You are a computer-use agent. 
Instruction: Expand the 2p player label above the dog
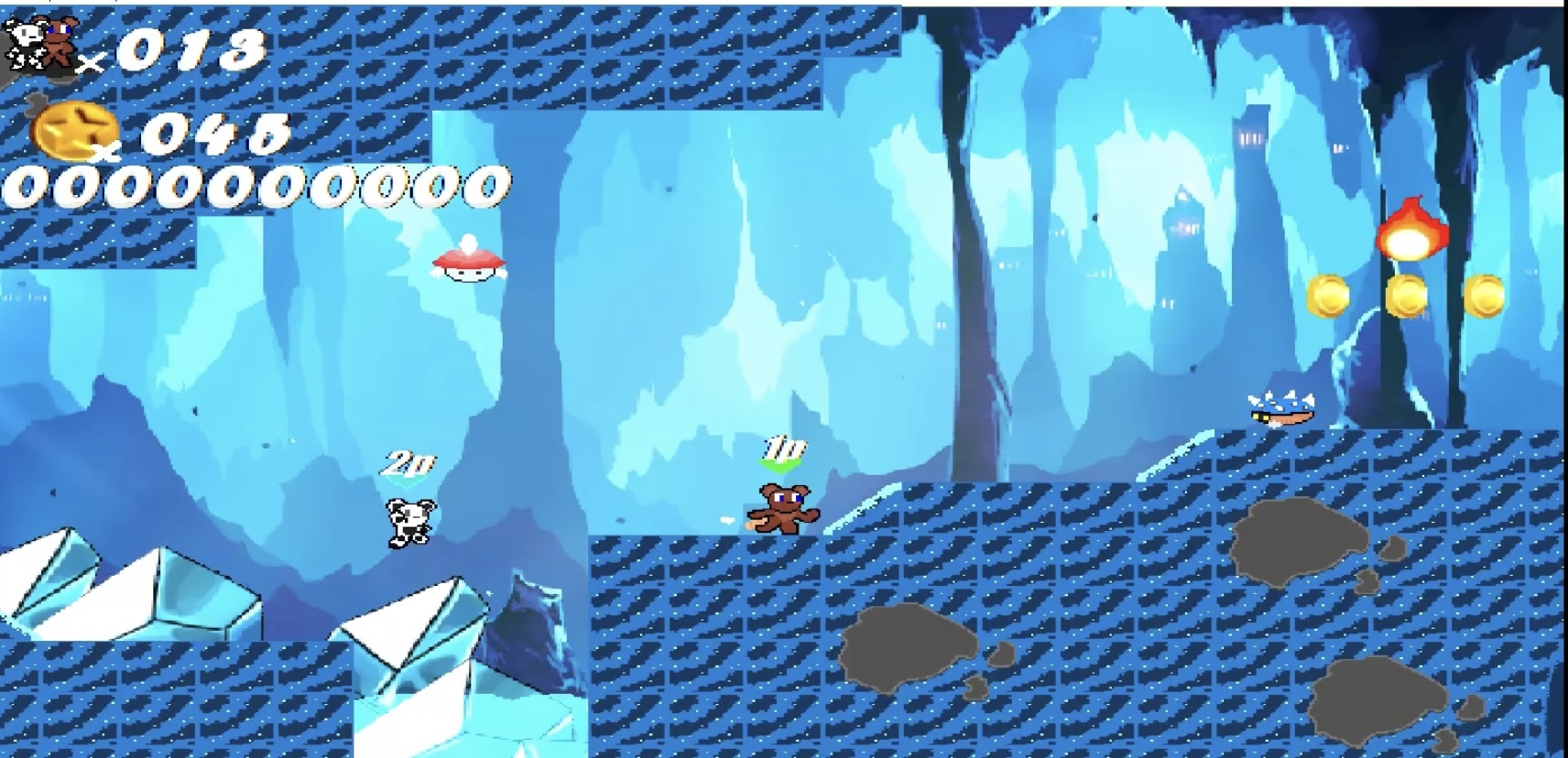pos(409,462)
